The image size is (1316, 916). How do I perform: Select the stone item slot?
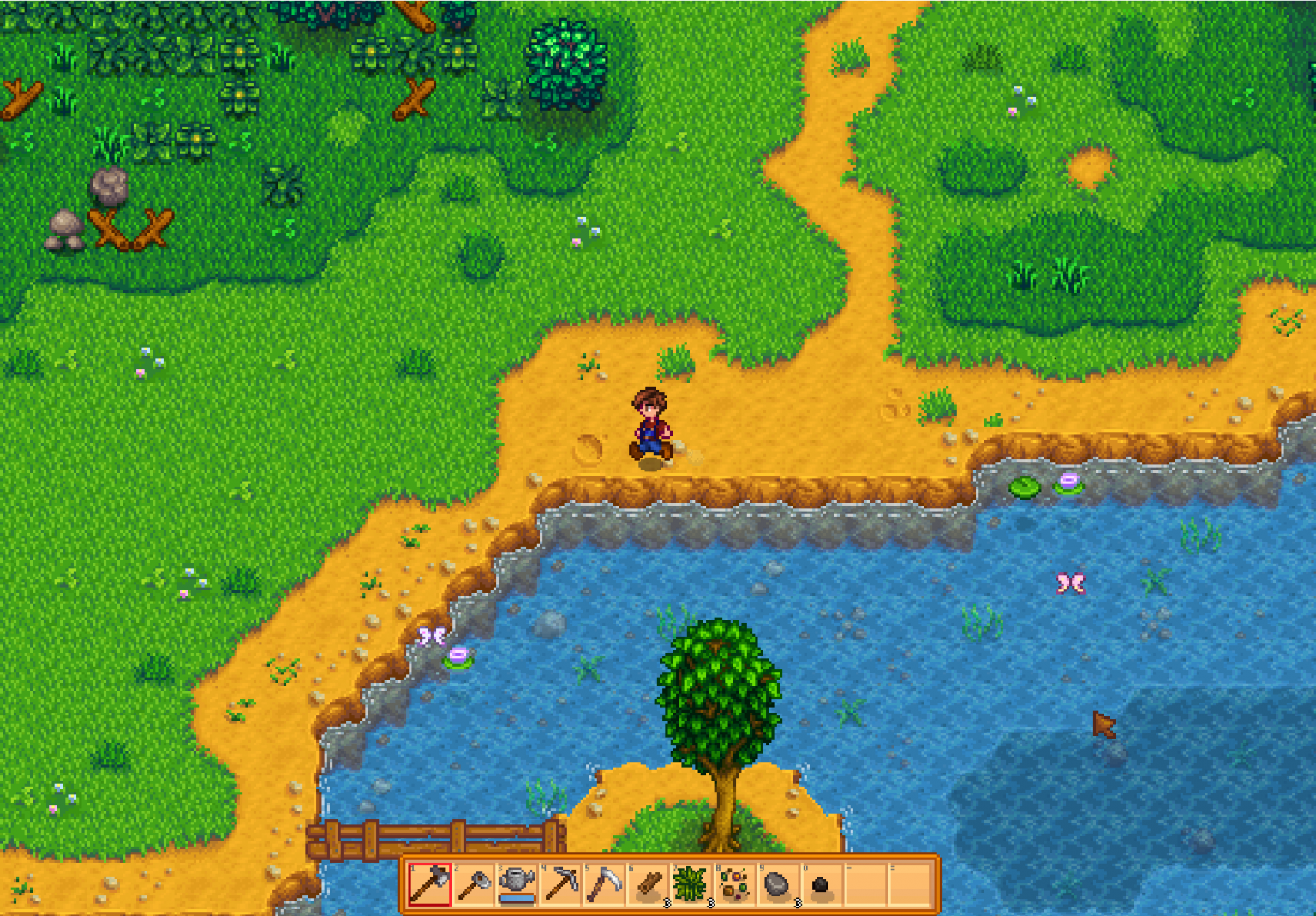(778, 884)
